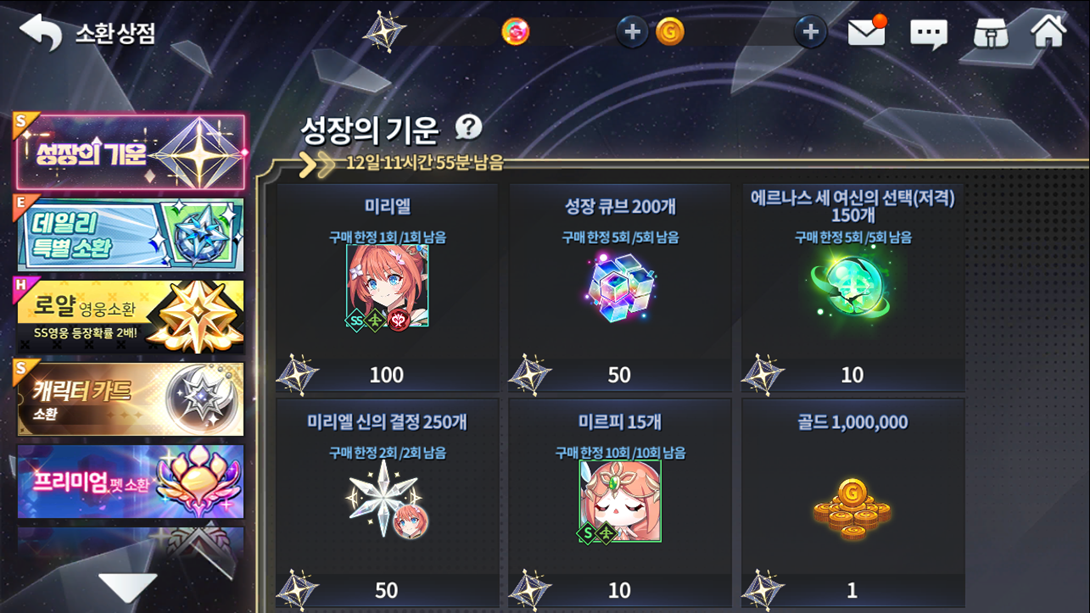The width and height of the screenshot is (1090, 613).
Task: Choose the 캐릭터 카드 소환 tab
Action: tap(130, 399)
